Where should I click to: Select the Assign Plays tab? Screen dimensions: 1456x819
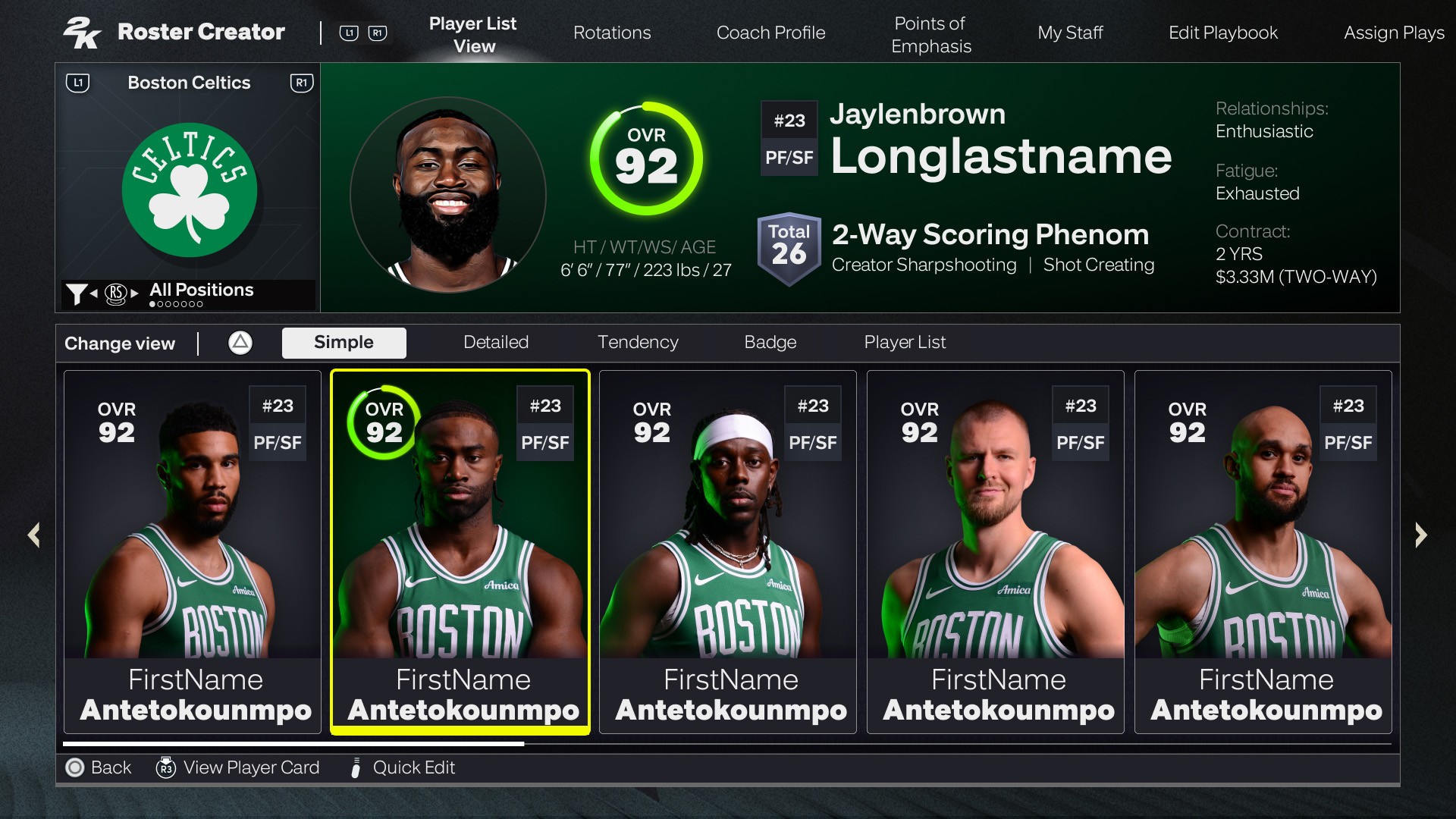tap(1393, 33)
